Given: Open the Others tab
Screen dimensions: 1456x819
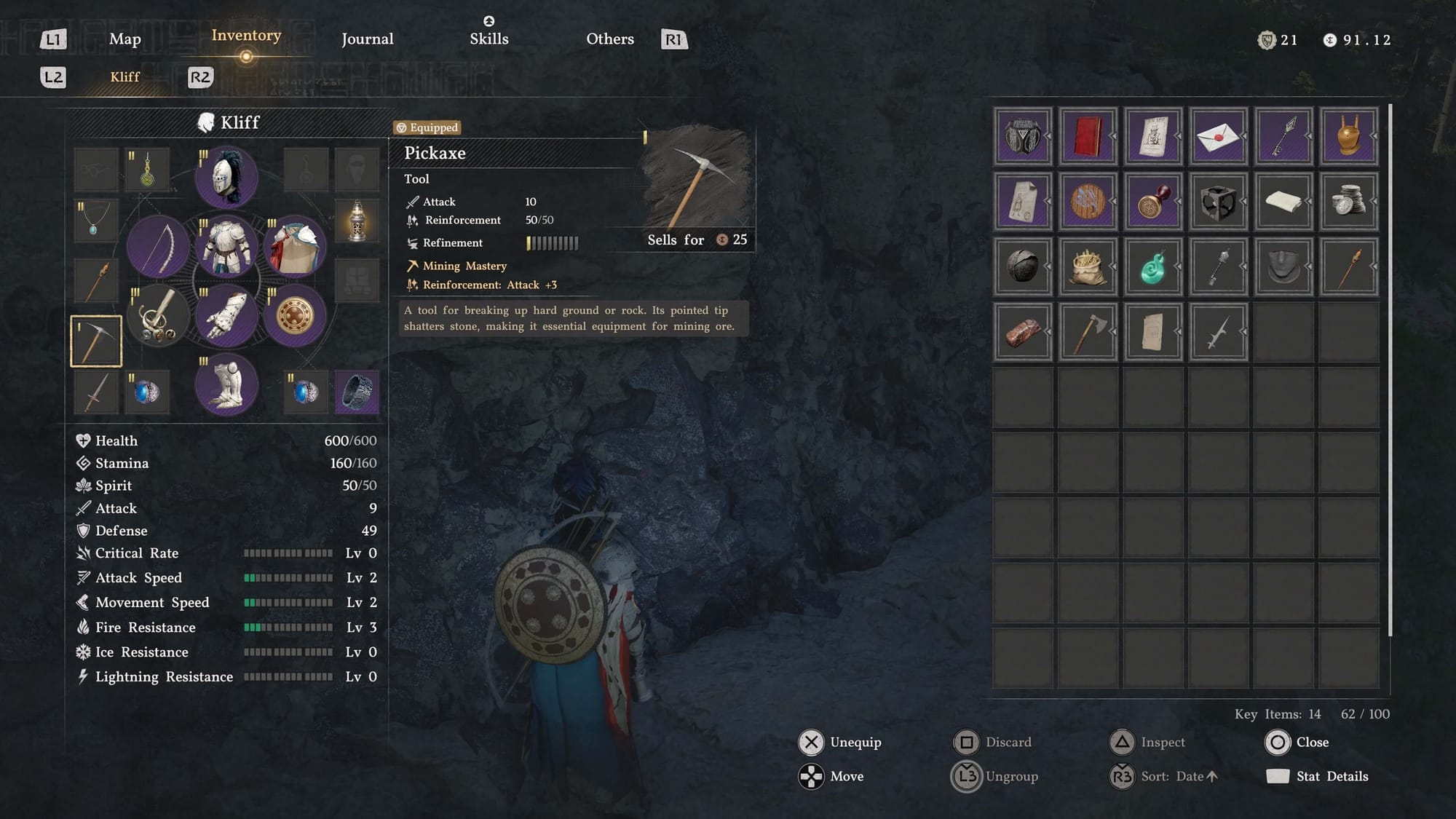Looking at the screenshot, I should 609,39.
